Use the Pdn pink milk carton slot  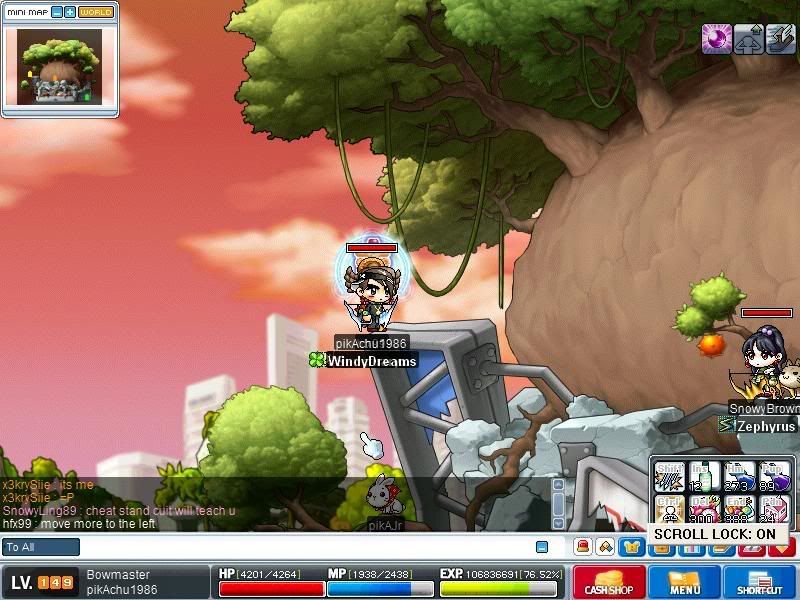774,510
